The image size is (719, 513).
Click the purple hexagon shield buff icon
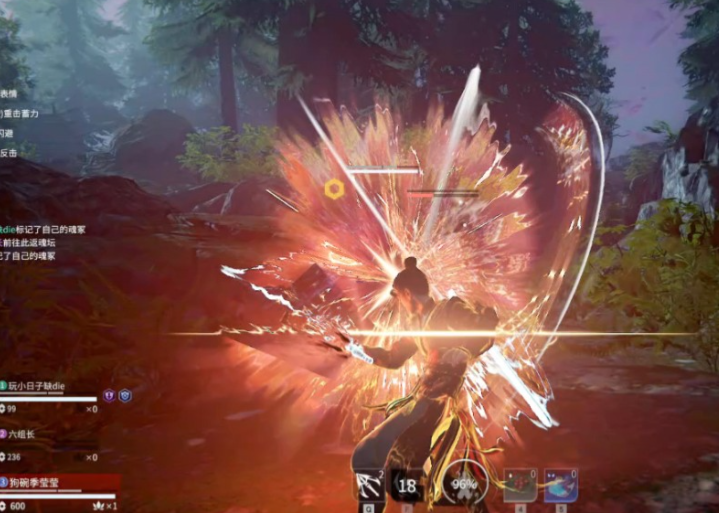[109, 396]
